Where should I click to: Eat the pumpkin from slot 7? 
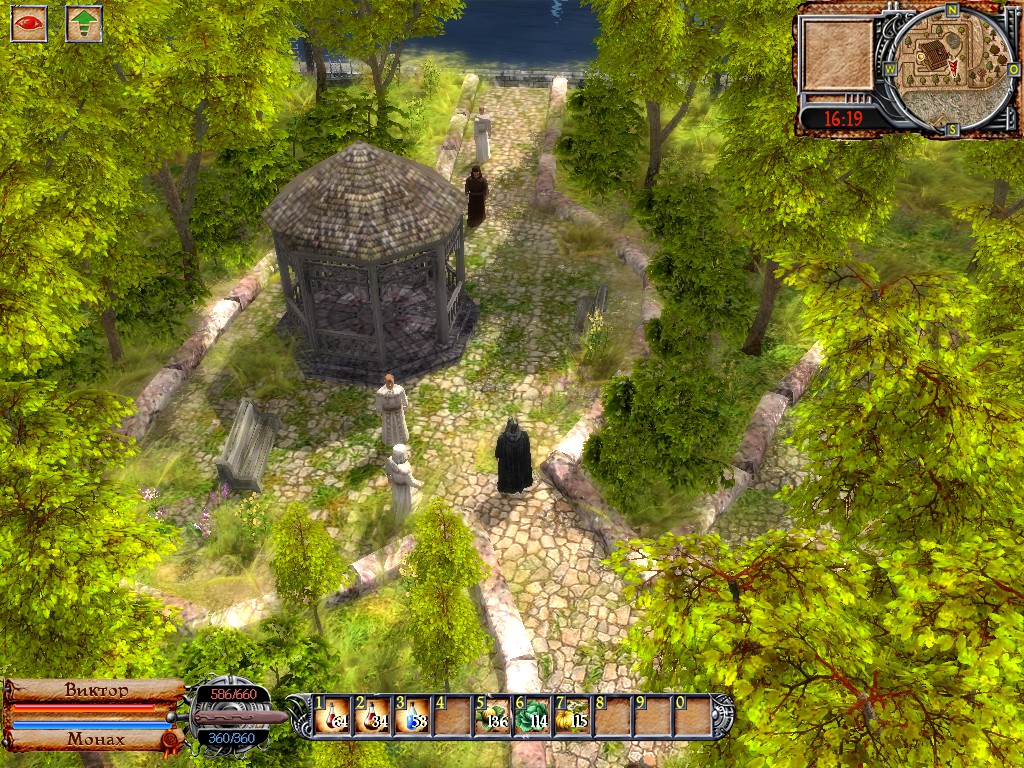coord(571,716)
